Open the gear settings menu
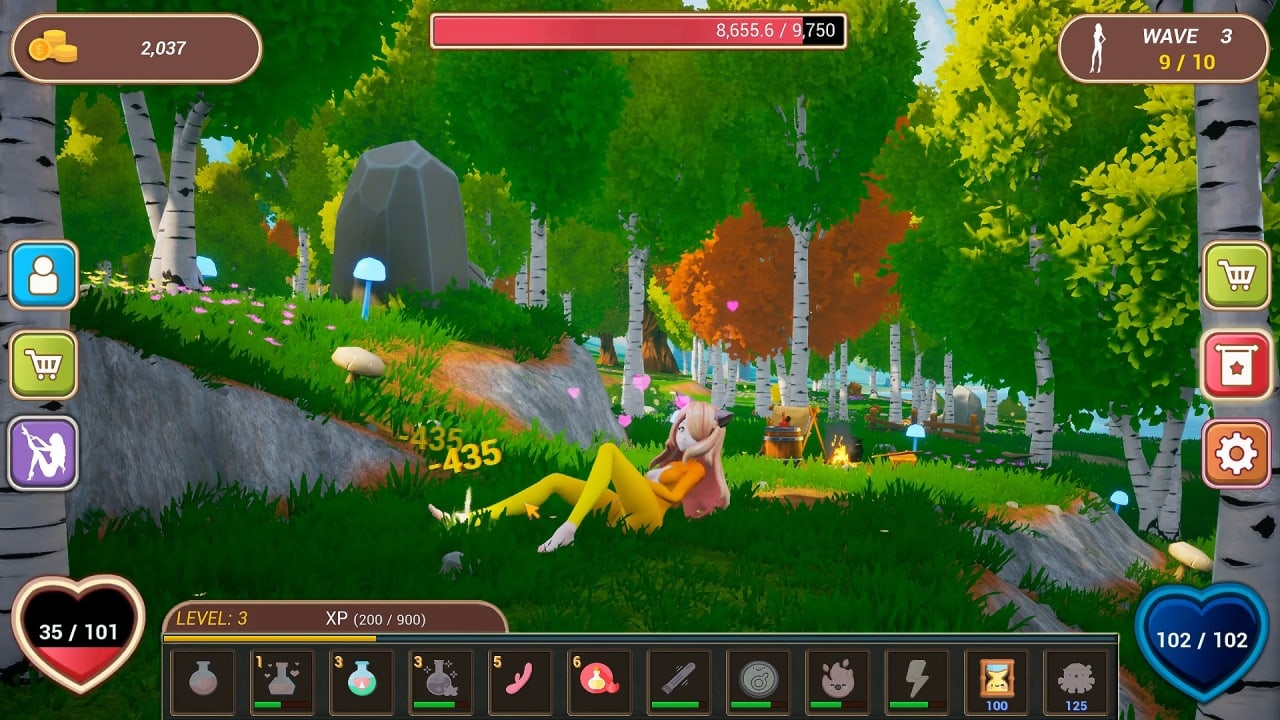The width and height of the screenshot is (1280, 720). [1236, 453]
